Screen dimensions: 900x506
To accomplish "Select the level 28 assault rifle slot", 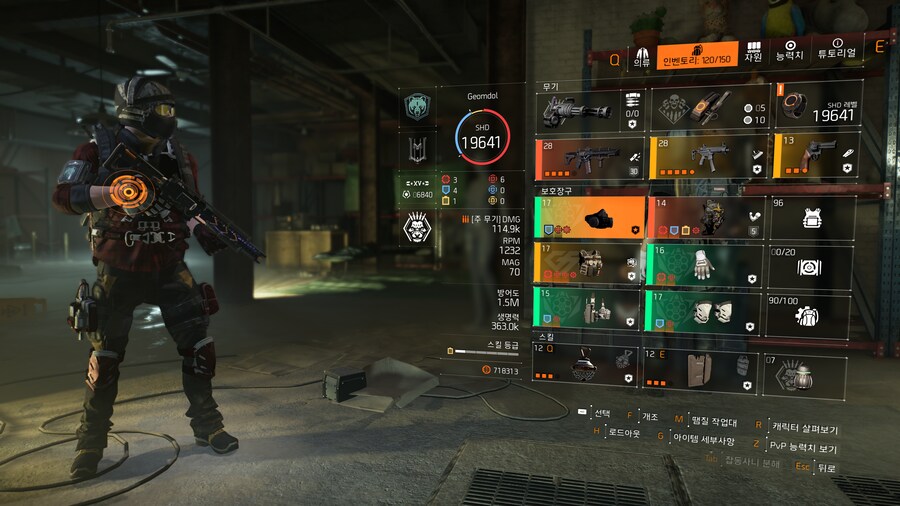I will [589, 157].
